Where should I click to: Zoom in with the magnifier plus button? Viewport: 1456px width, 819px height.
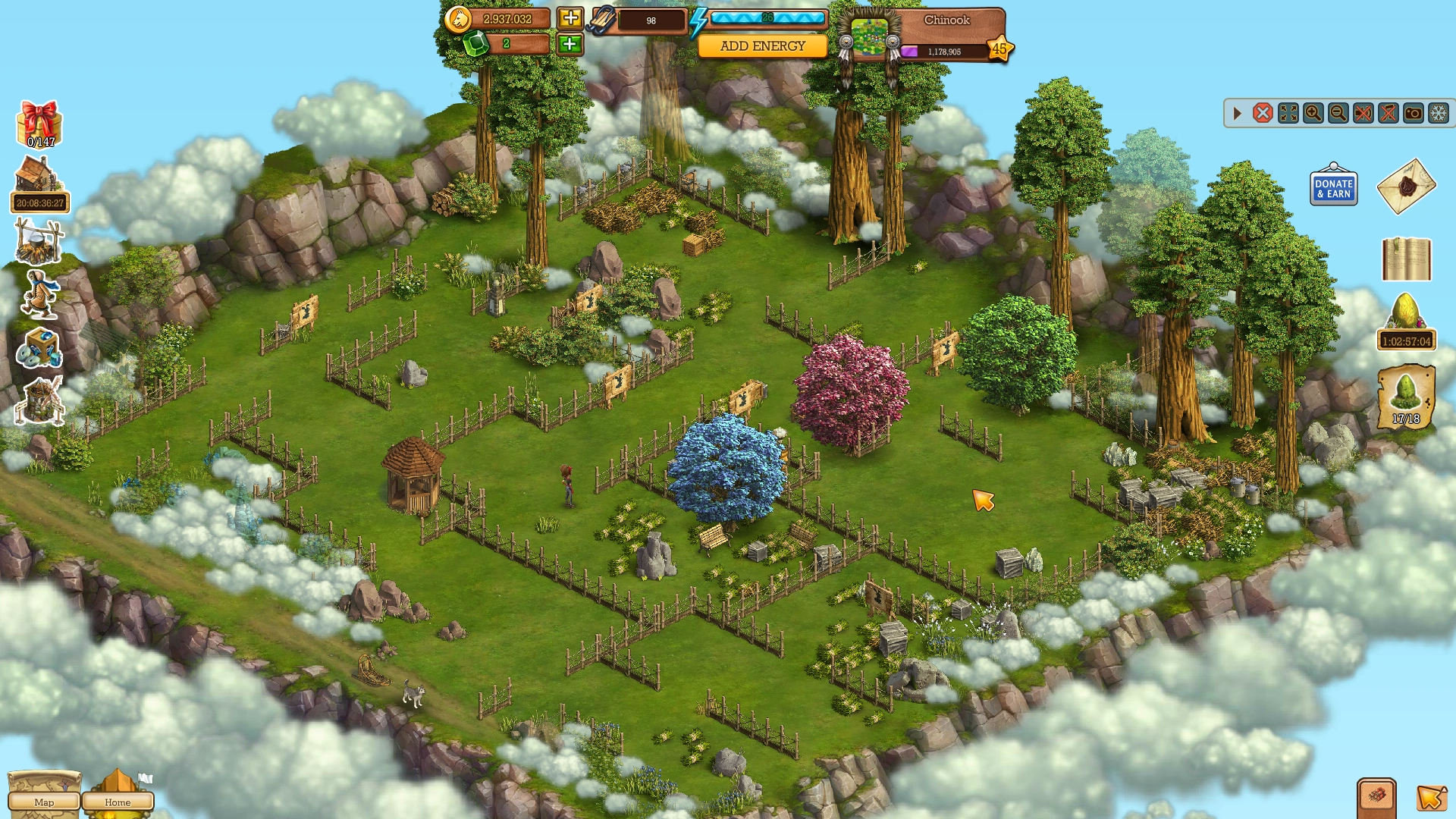tap(1313, 114)
